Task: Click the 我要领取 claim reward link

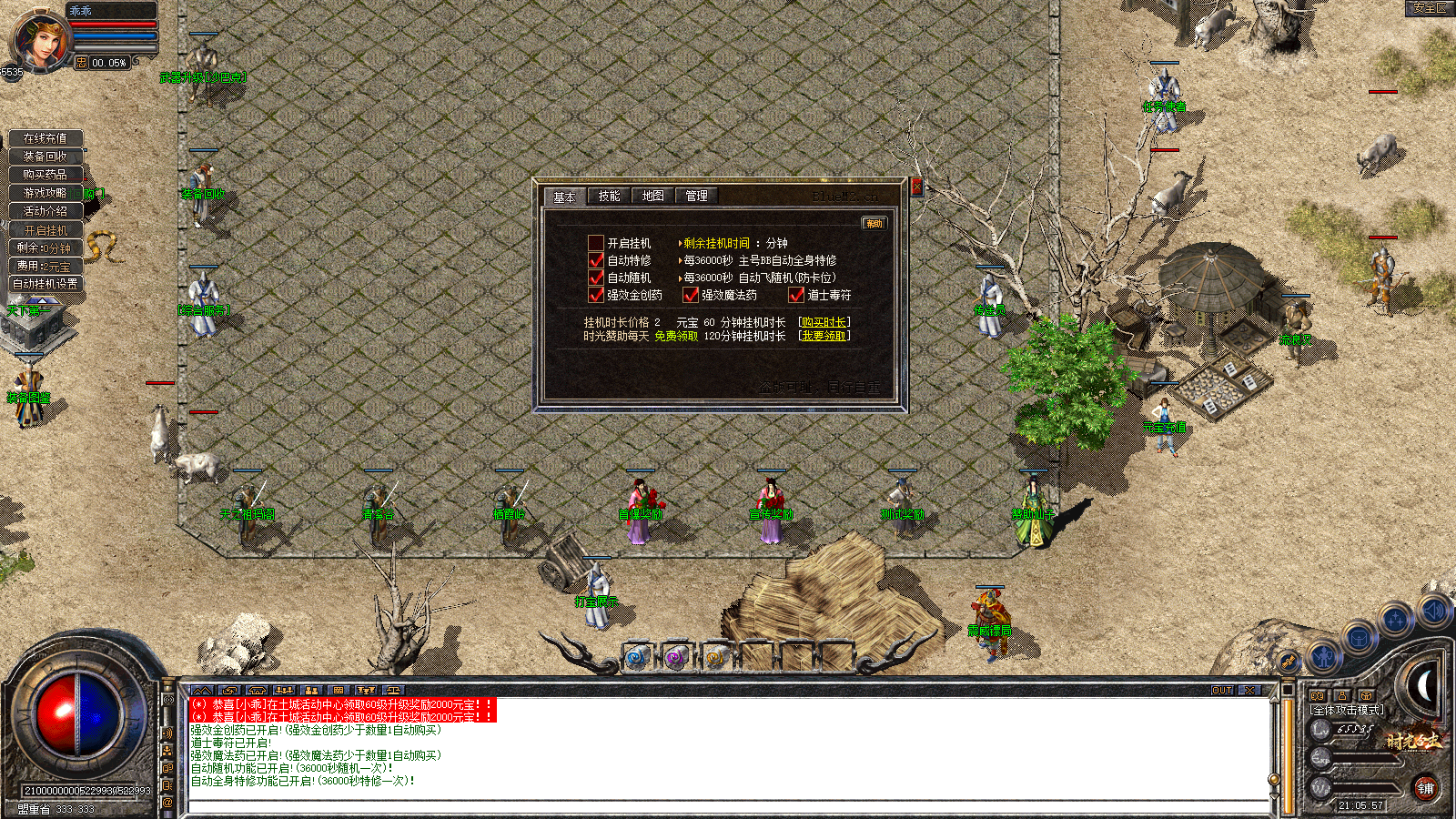Action: click(x=824, y=337)
